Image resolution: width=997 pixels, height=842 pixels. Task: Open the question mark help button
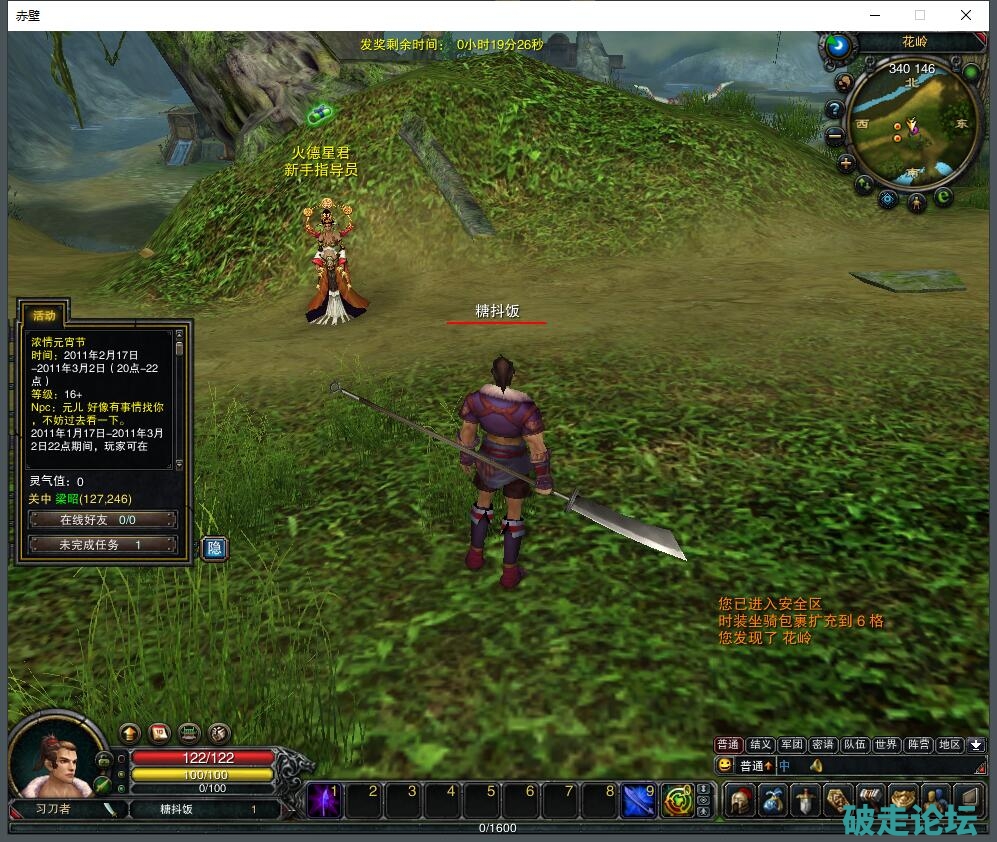coord(834,109)
